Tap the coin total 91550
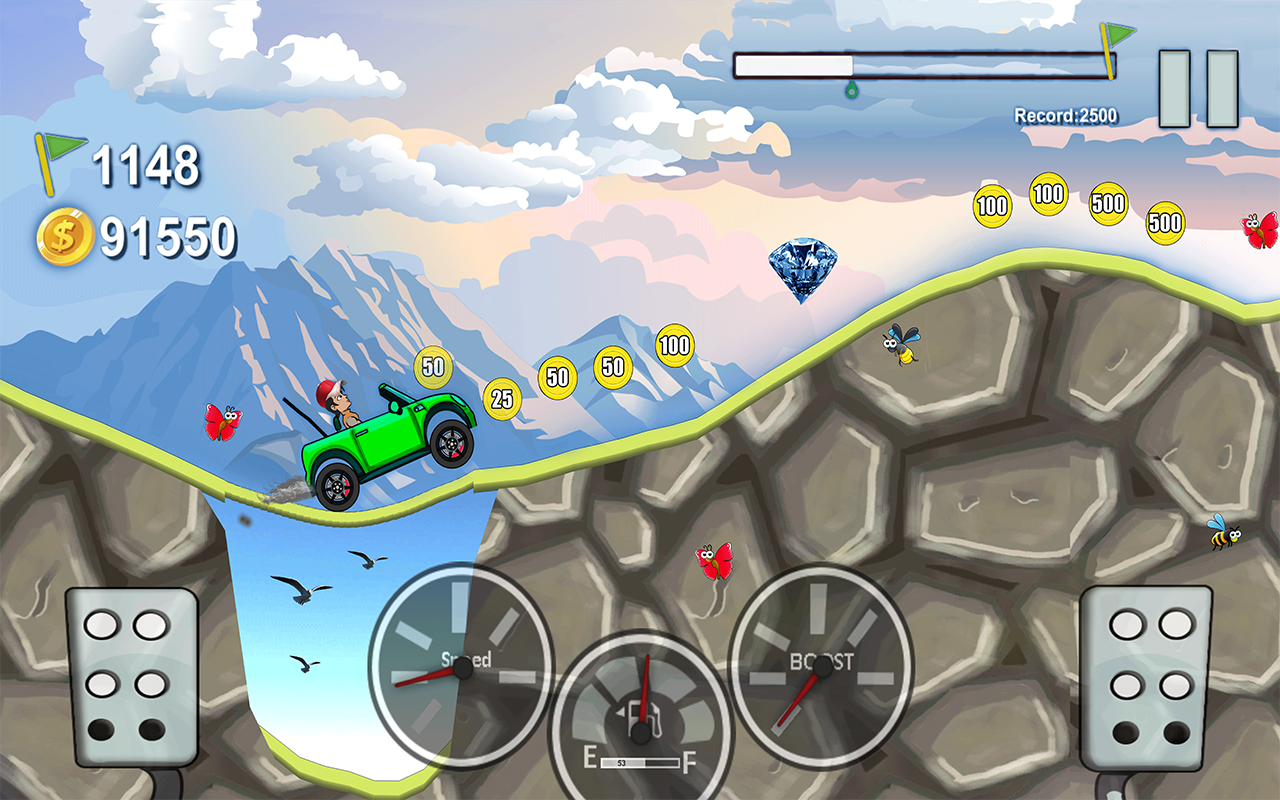This screenshot has width=1280, height=800. 167,237
